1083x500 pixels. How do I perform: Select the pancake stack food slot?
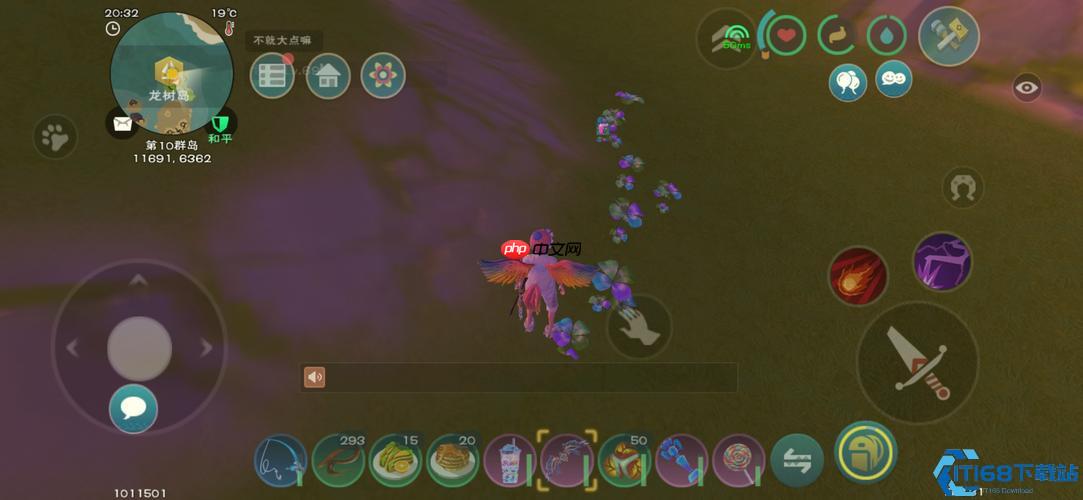point(453,461)
